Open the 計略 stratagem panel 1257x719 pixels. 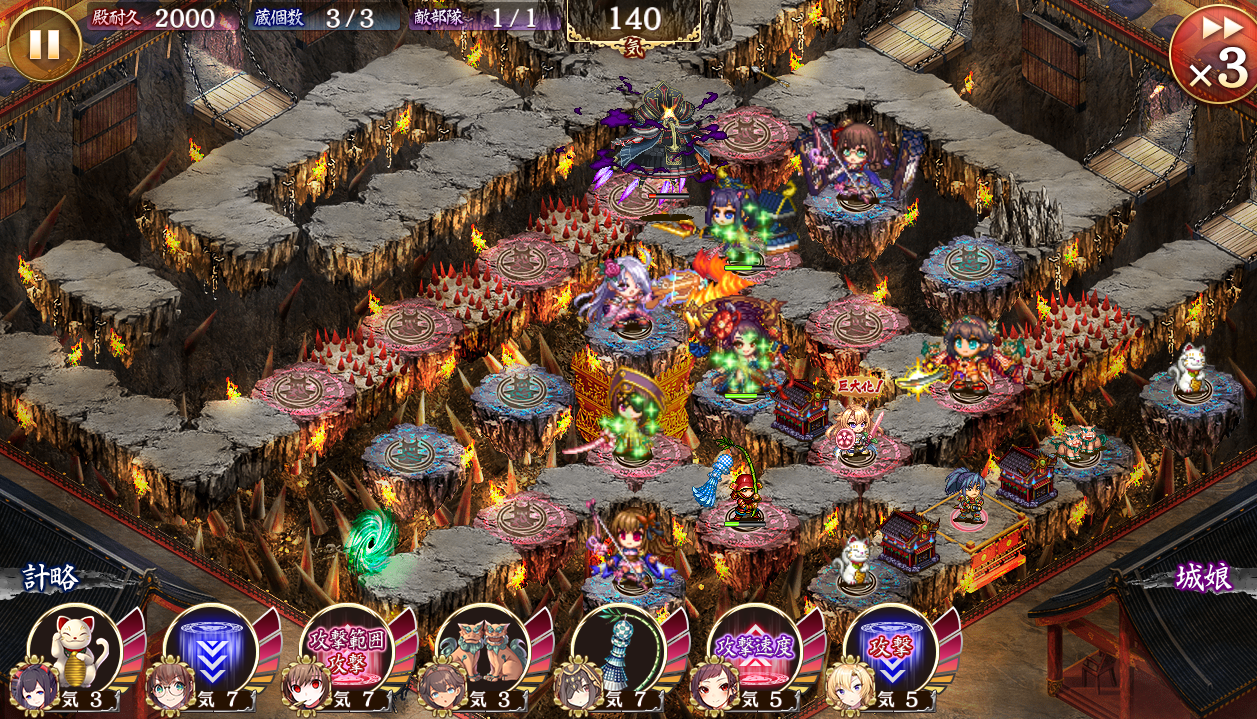pyautogui.click(x=52, y=578)
